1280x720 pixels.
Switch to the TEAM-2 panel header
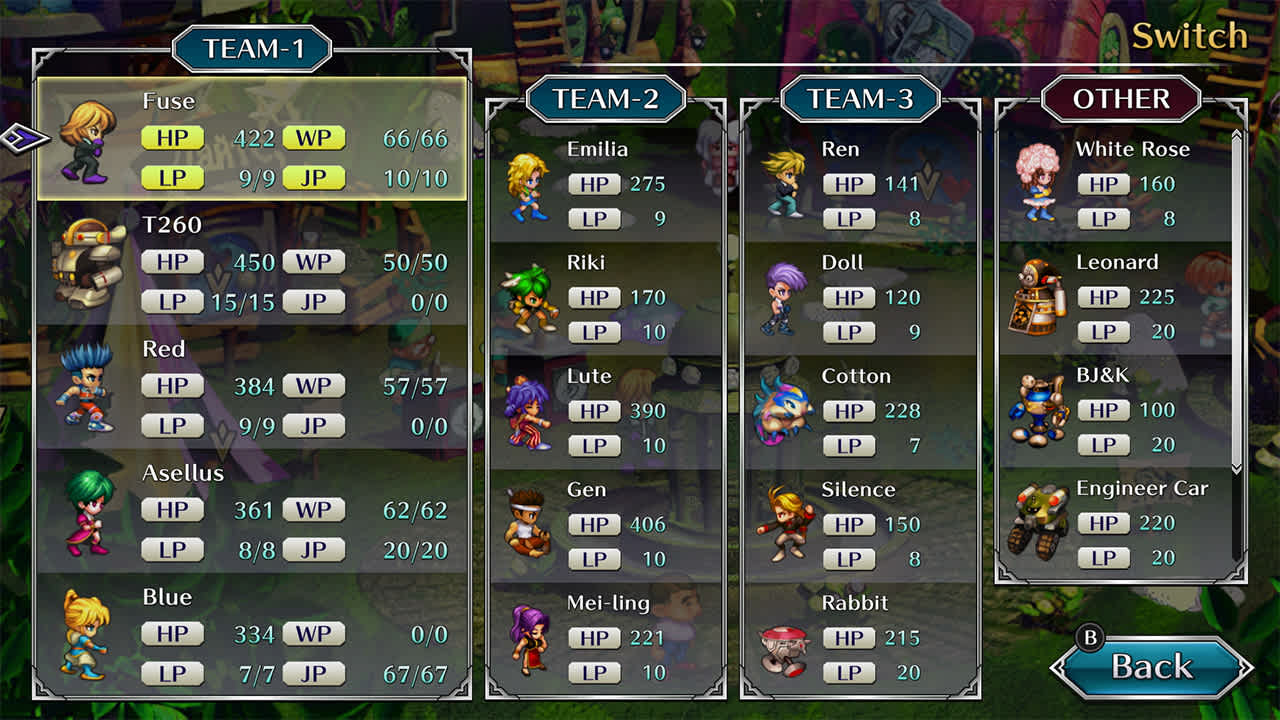[605, 100]
